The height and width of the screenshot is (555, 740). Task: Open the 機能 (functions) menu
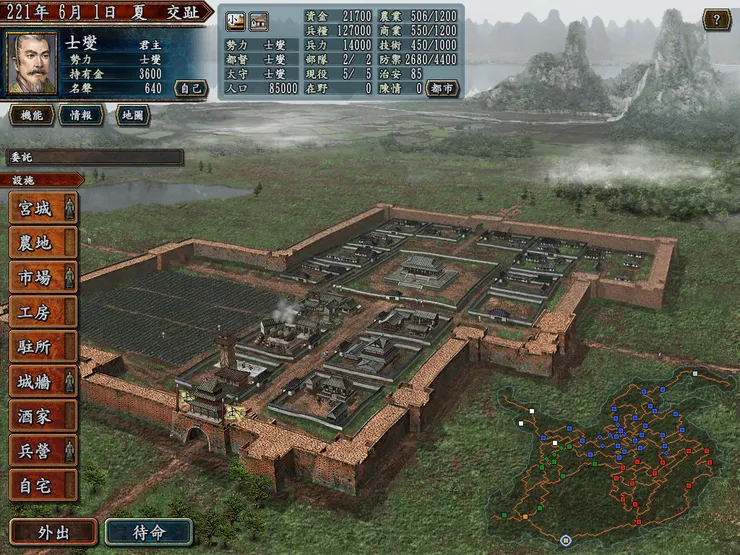[32, 115]
